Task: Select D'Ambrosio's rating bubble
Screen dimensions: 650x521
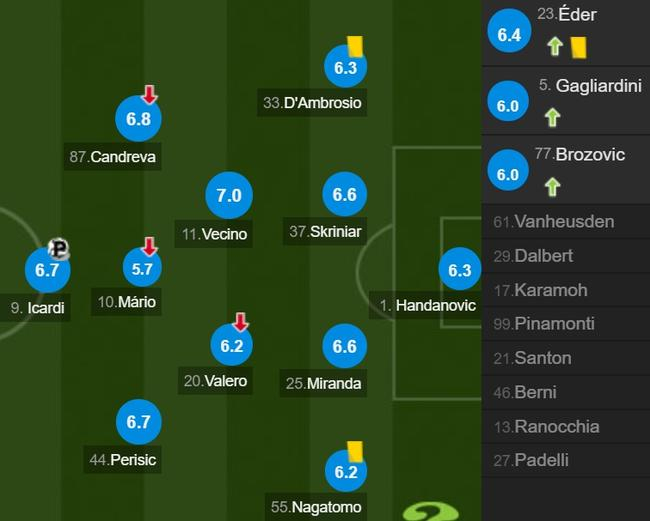Action: point(345,67)
